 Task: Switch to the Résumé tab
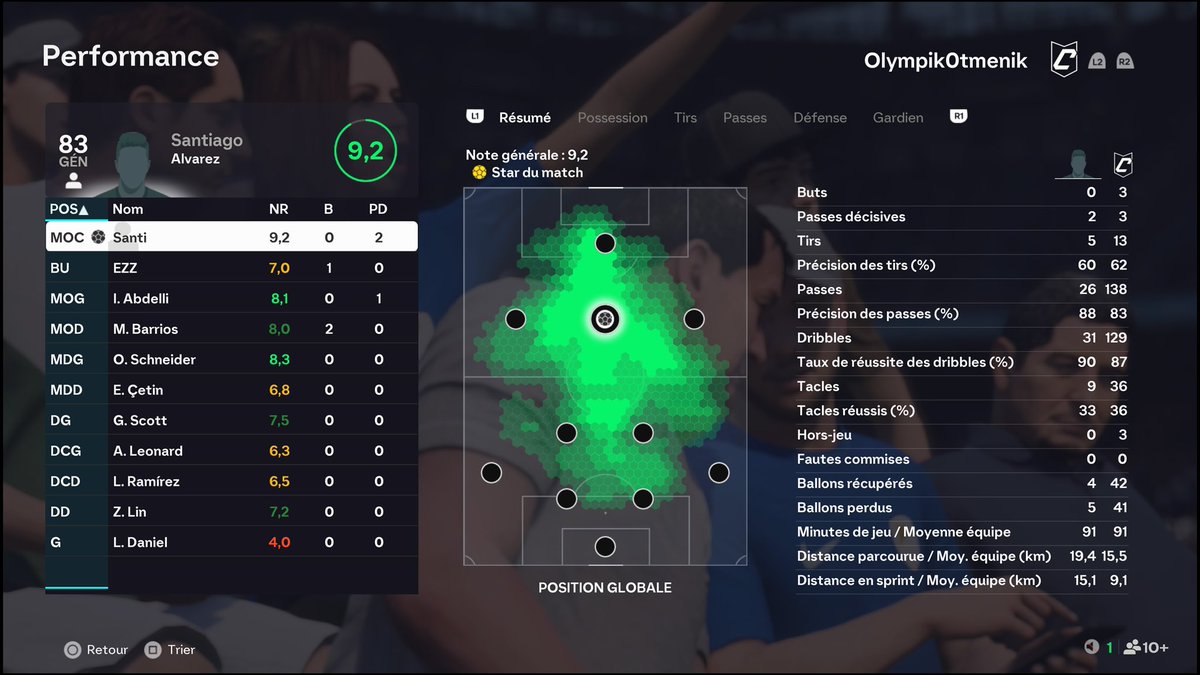coord(524,118)
